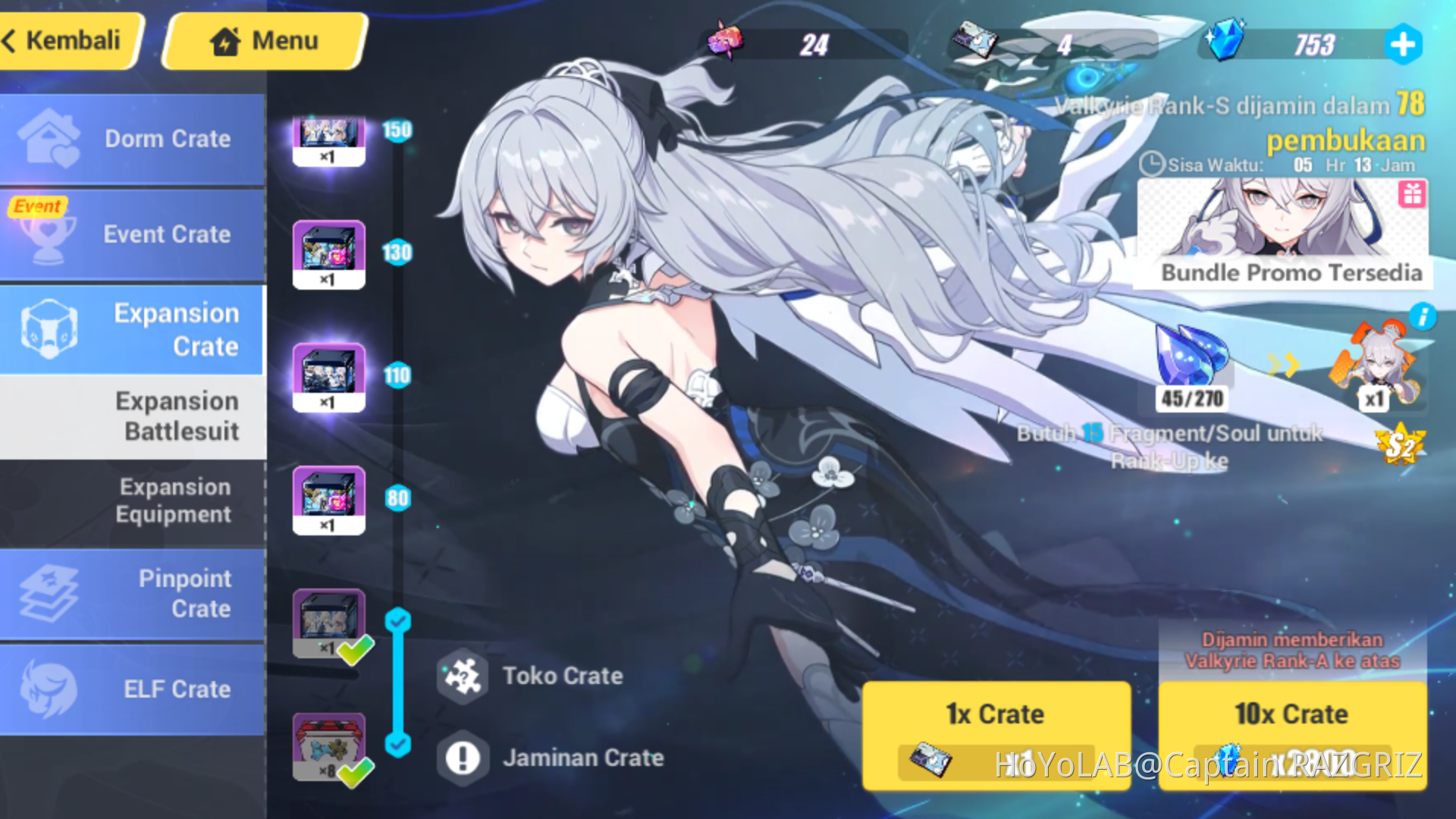Open the ELF Crate sidebar entry
Image resolution: width=1456 pixels, height=819 pixels.
click(x=133, y=689)
